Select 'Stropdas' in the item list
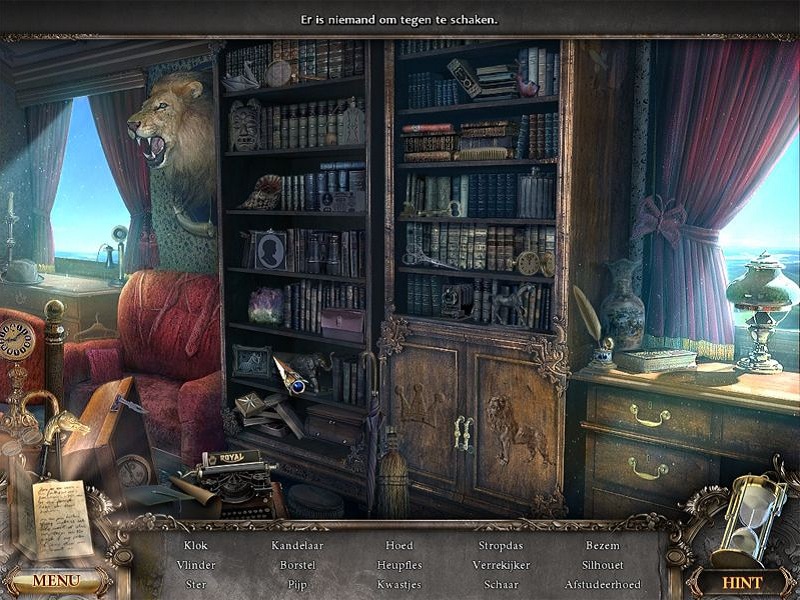Screen dimensions: 800x600 pos(501,546)
